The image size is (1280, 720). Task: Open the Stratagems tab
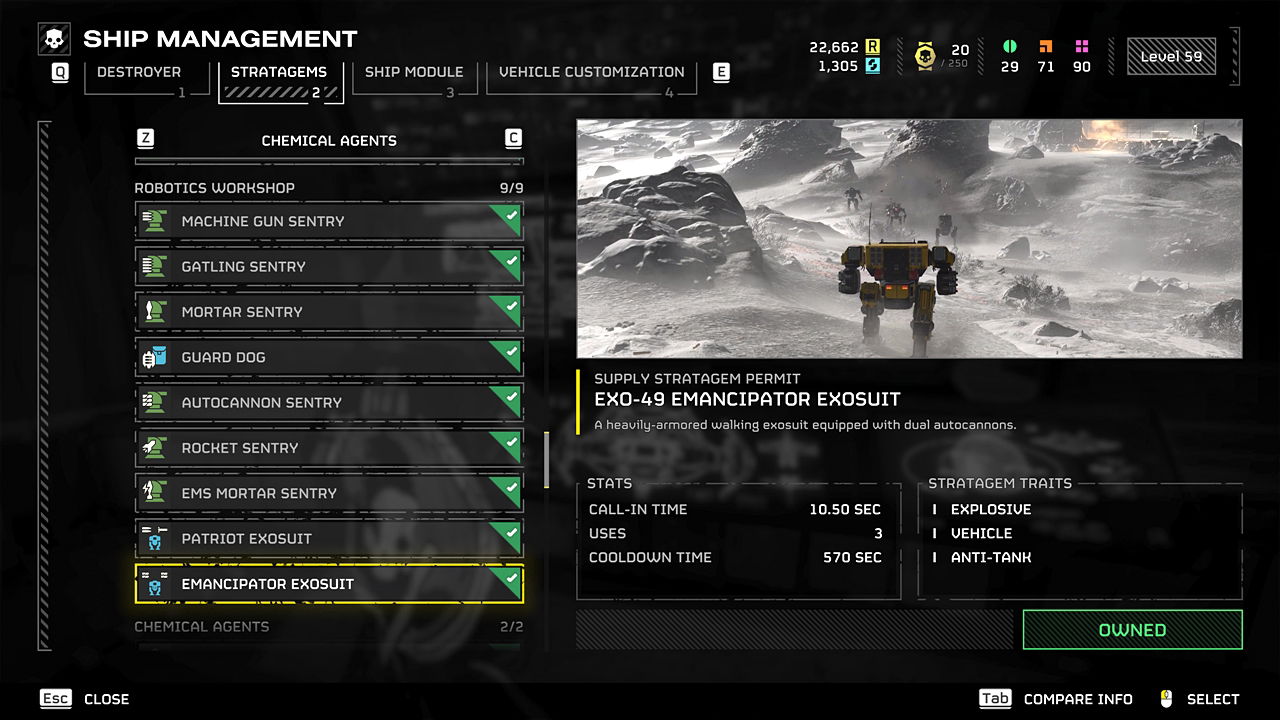pos(279,73)
